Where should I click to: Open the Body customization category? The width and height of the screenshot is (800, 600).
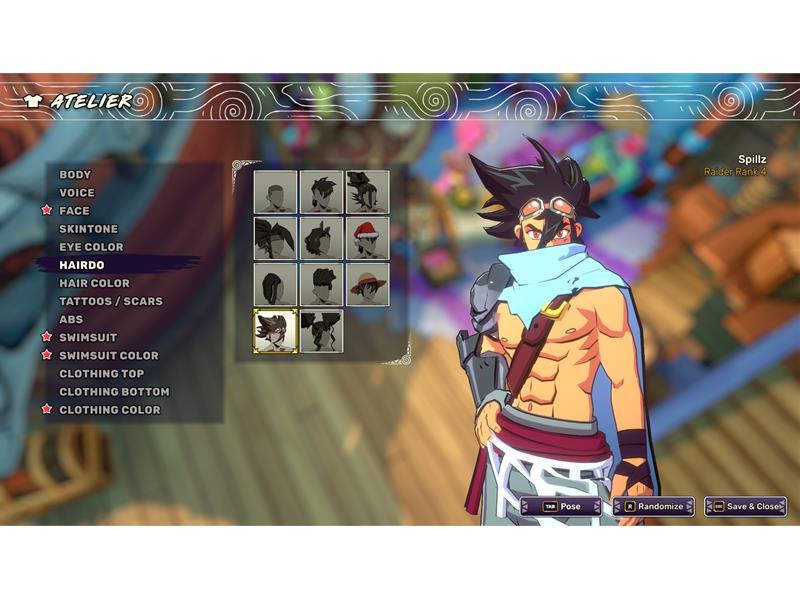pos(75,175)
